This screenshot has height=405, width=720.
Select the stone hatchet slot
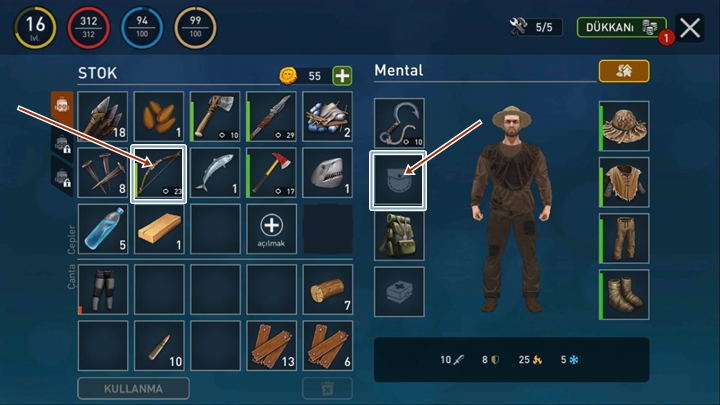(216, 117)
